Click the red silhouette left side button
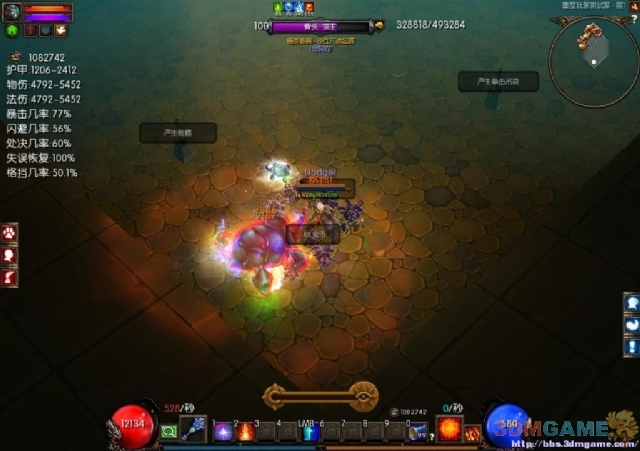Image resolution: width=640 pixels, height=451 pixels. (7, 254)
